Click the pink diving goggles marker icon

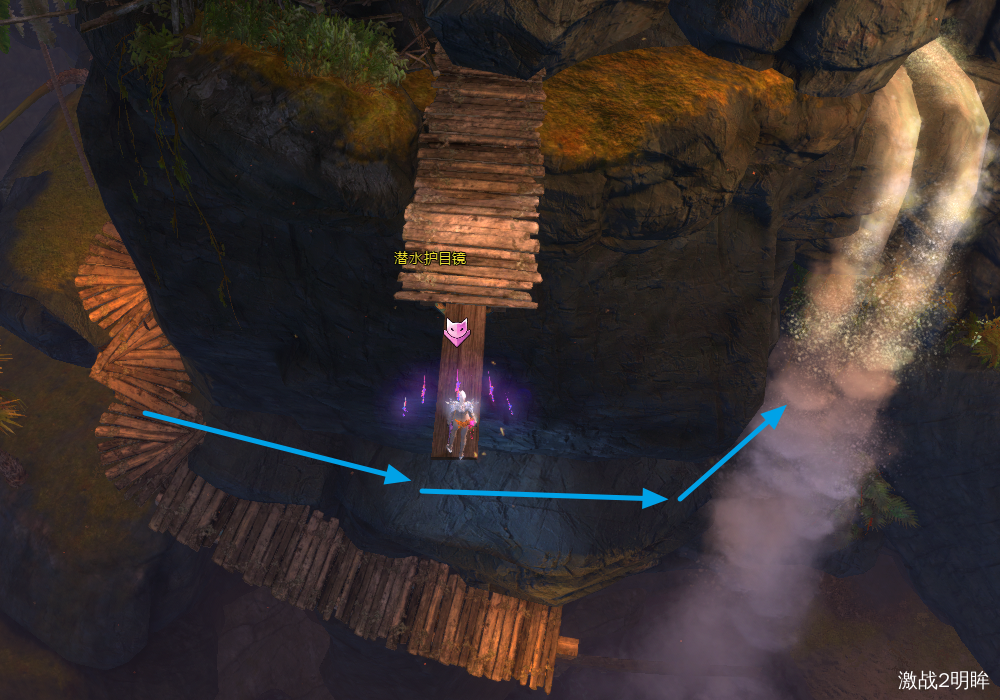pyautogui.click(x=457, y=331)
